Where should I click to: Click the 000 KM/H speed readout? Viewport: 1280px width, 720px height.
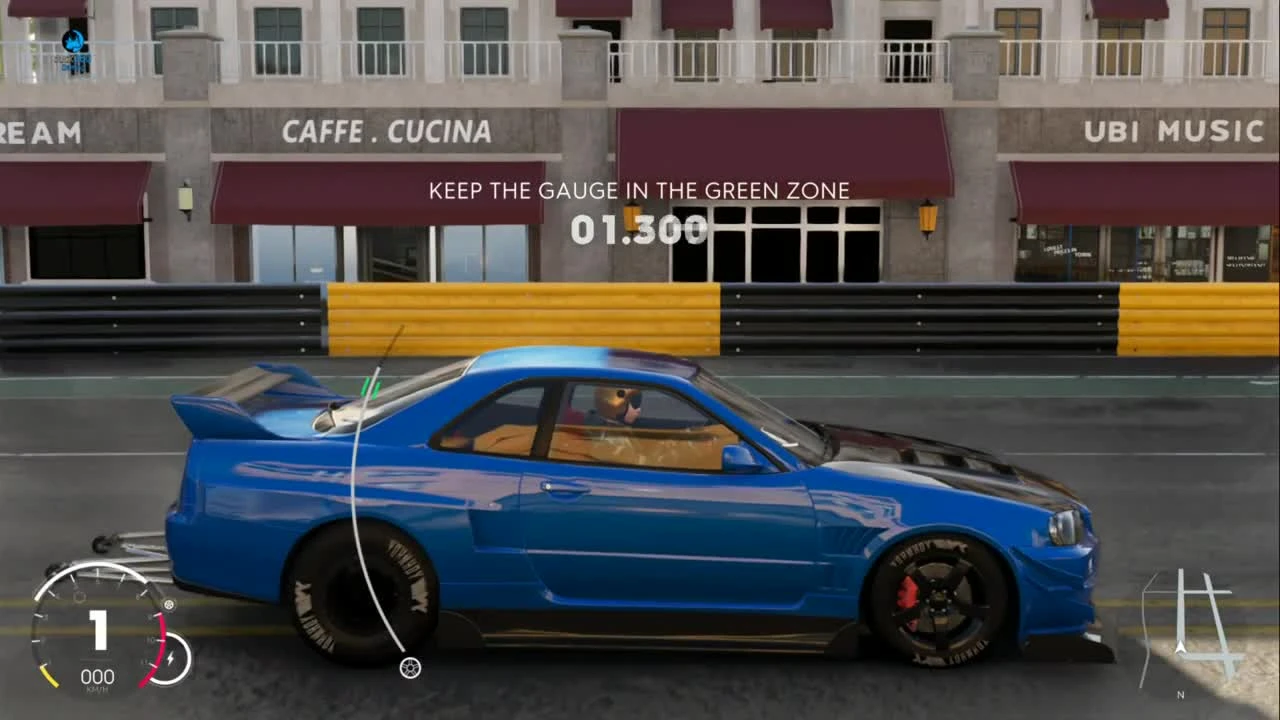[x=98, y=677]
